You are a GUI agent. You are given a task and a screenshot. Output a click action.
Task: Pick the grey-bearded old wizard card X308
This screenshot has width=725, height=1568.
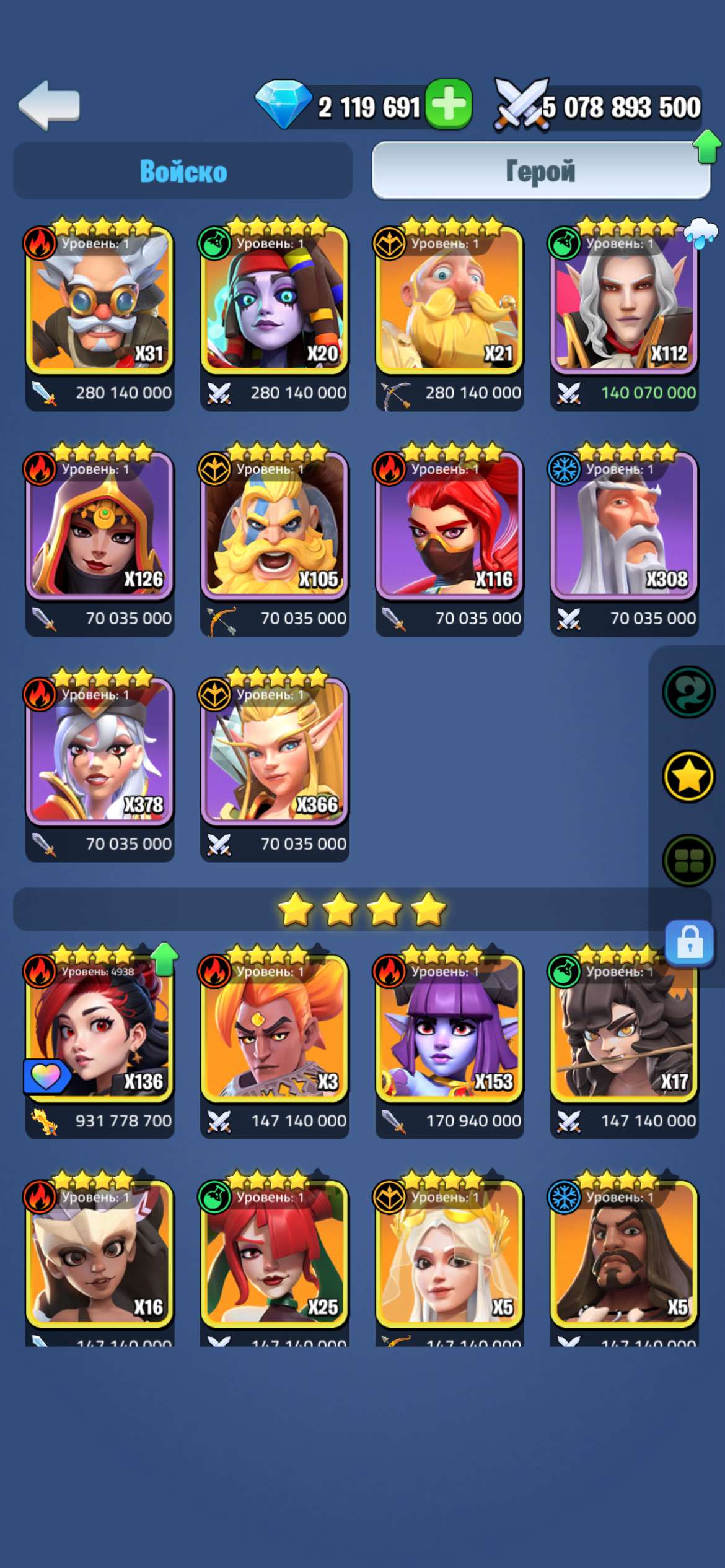624,526
